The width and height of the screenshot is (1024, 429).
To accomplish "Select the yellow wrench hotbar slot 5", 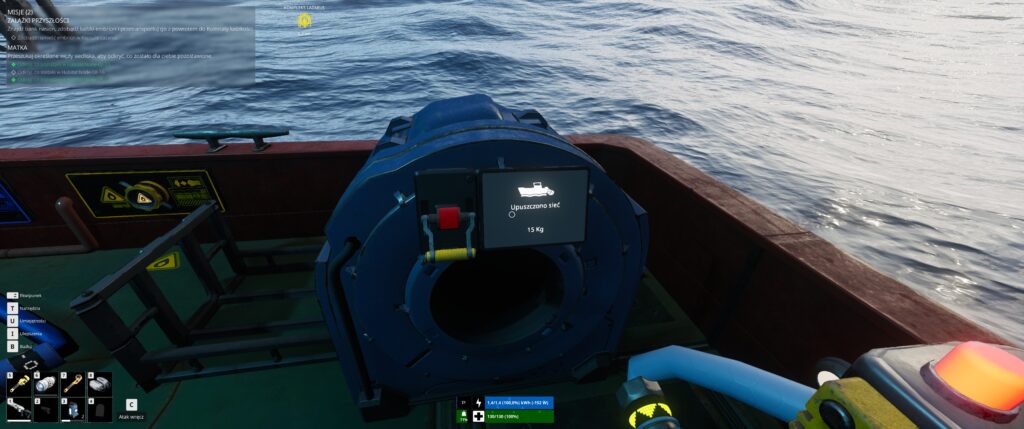I will [x=21, y=384].
